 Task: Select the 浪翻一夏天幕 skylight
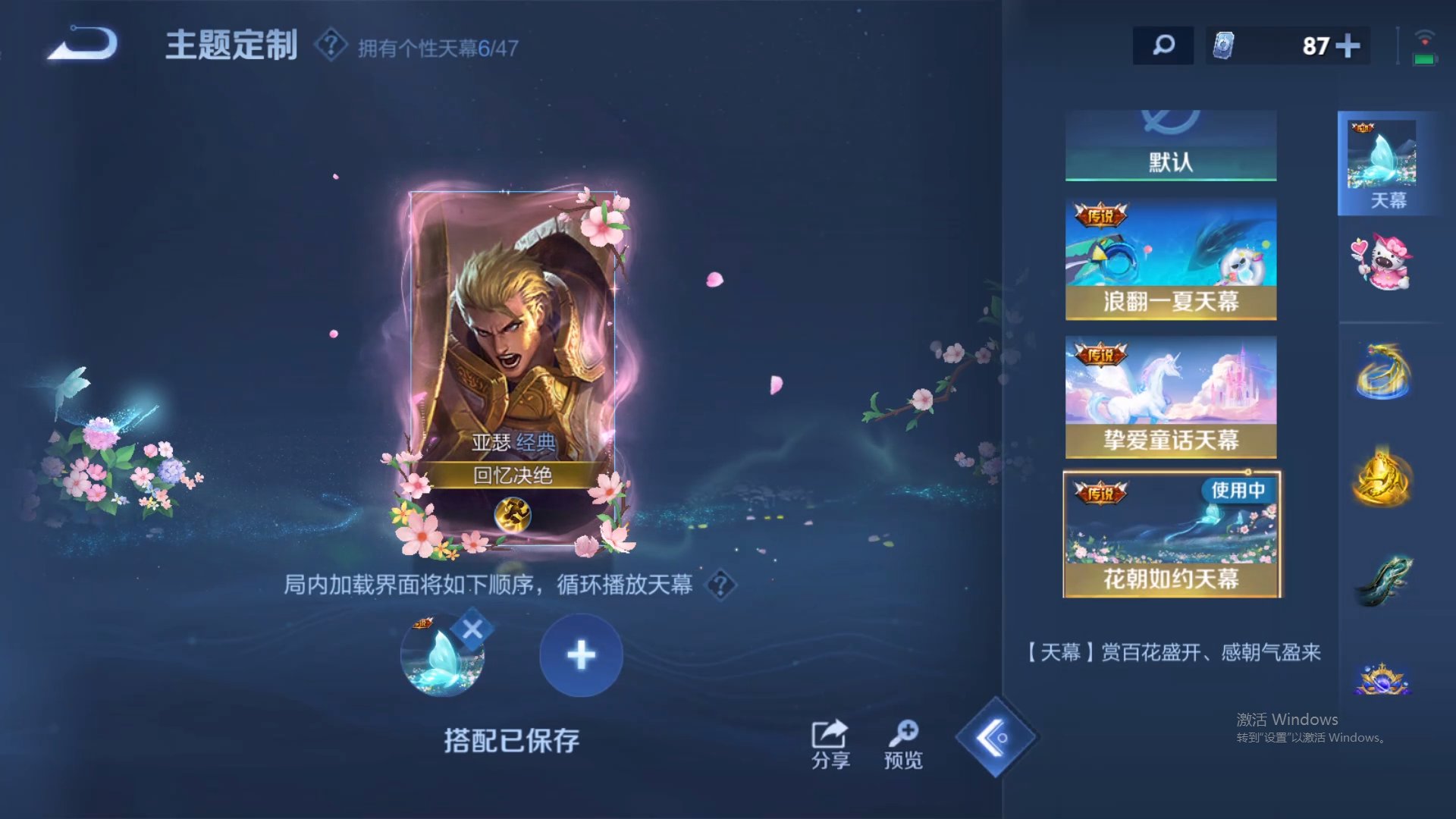1170,258
